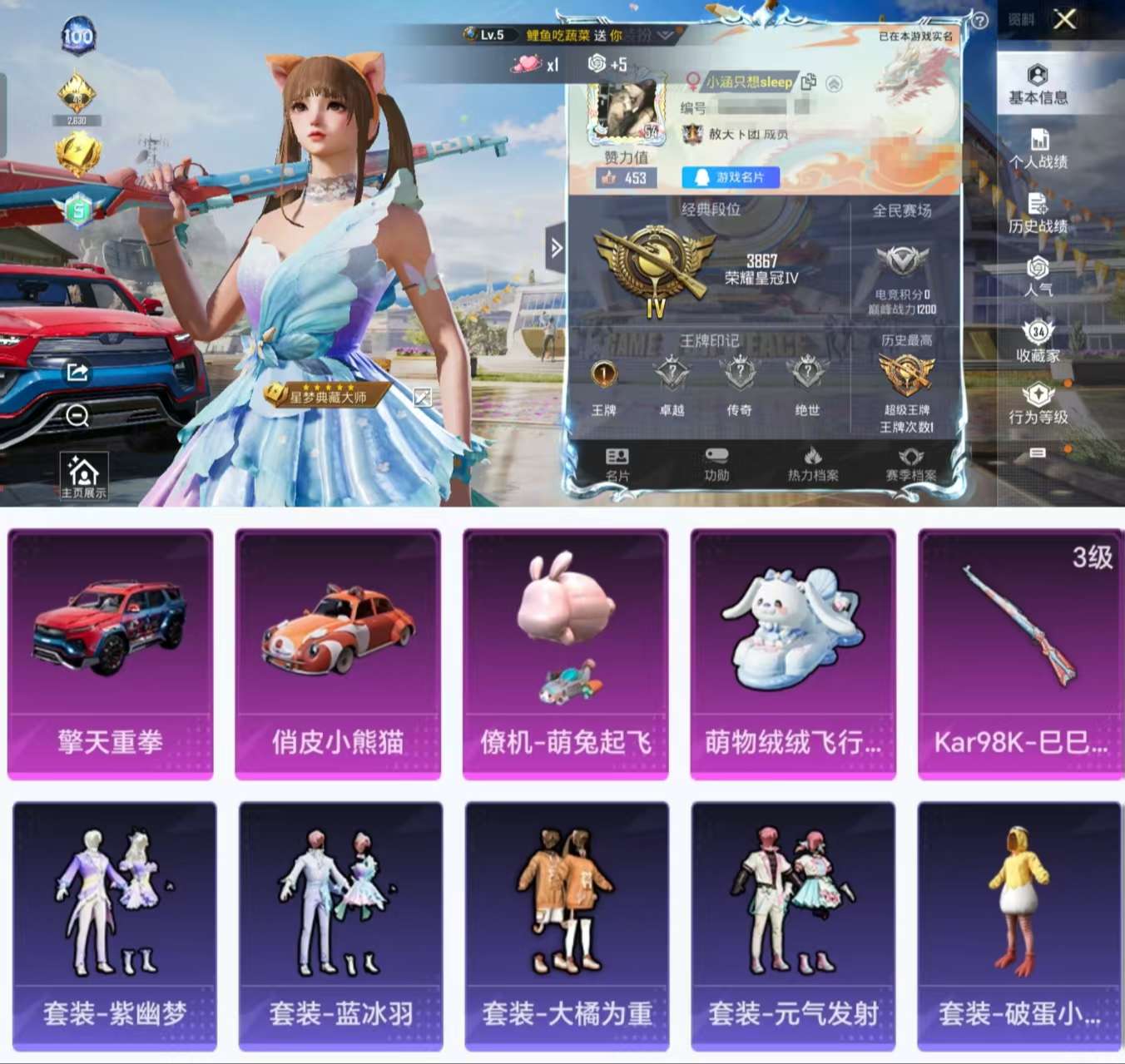Switch to the 功勋 tab
Viewport: 1125px width, 1064px height.
716,464
